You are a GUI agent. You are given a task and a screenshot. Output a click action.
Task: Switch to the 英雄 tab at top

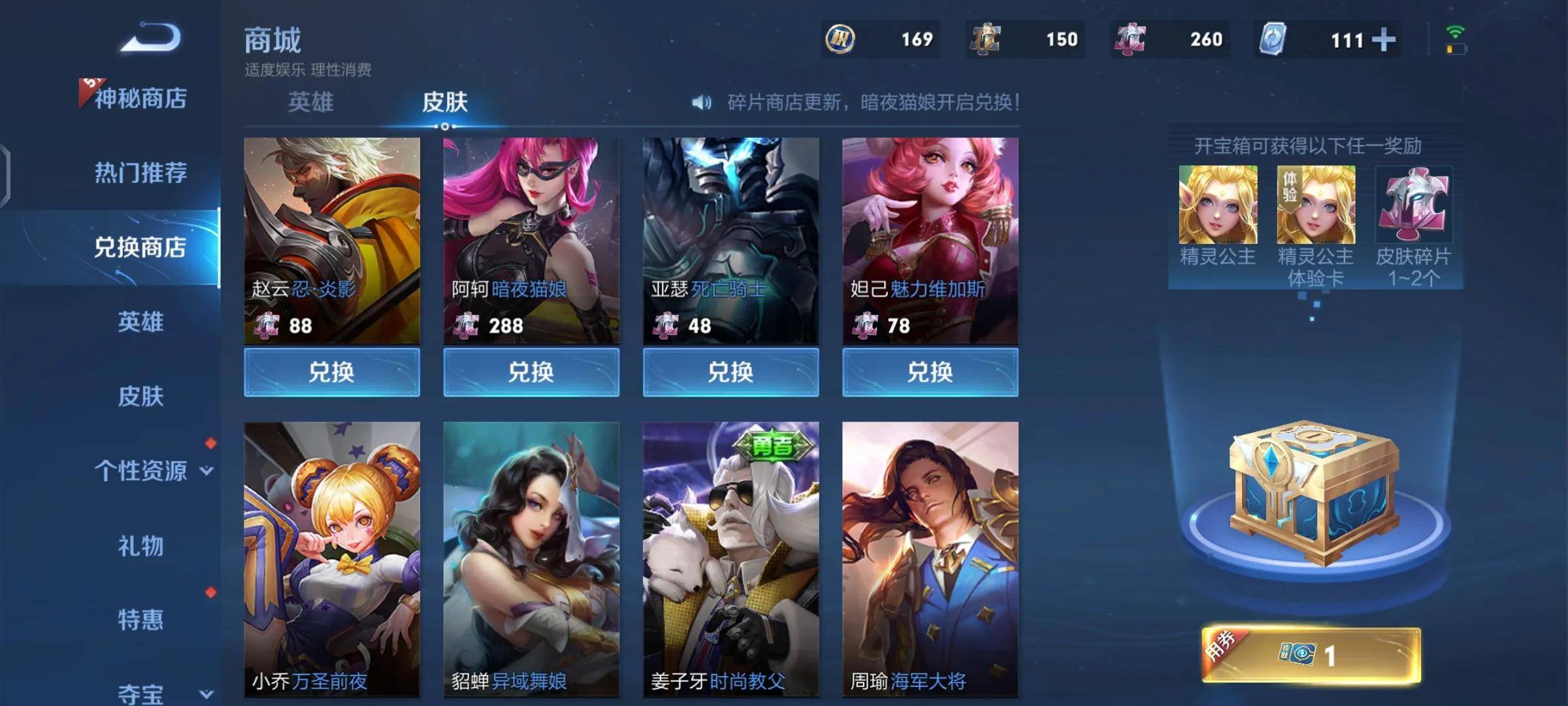[x=311, y=102]
